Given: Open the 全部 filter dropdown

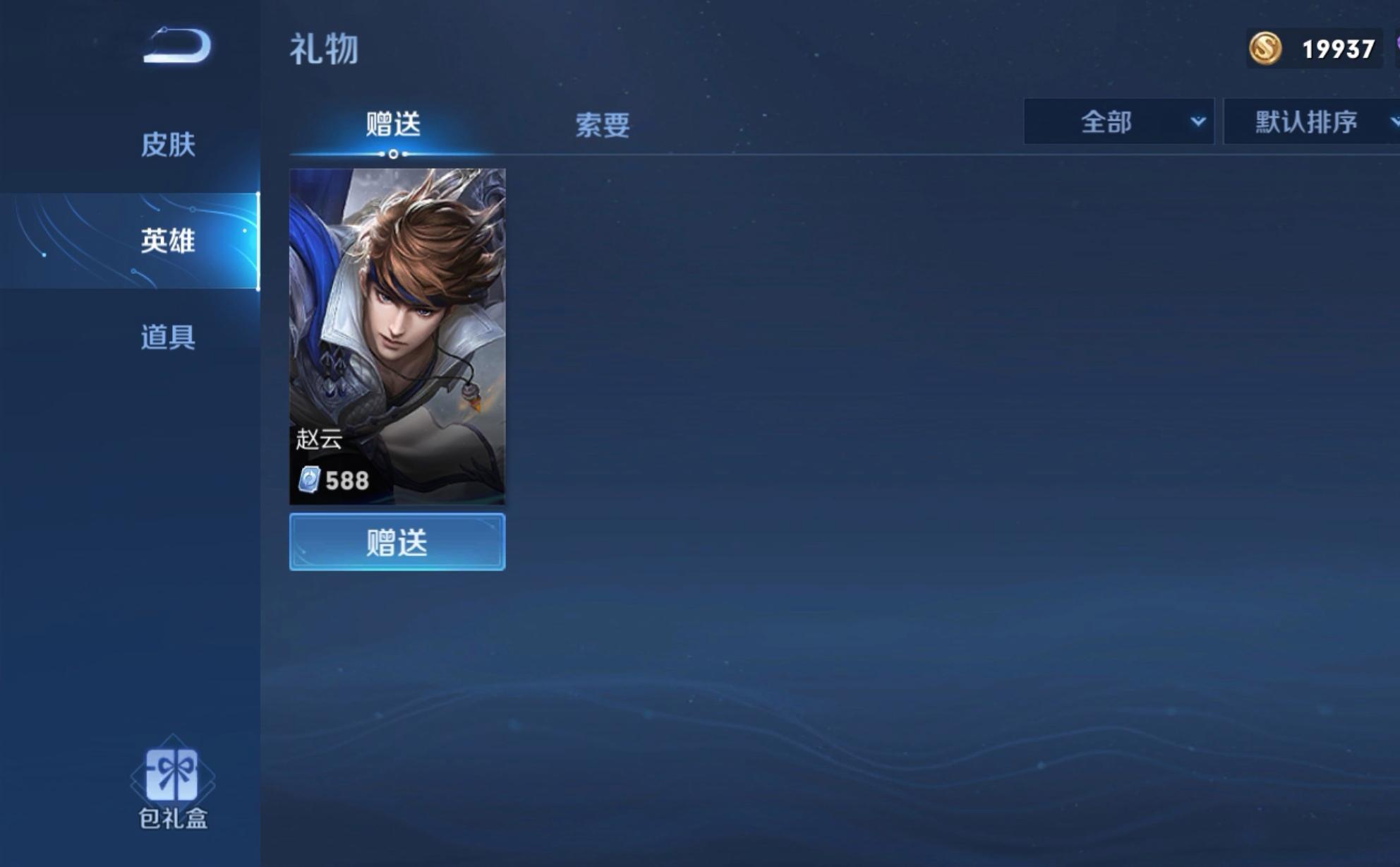Looking at the screenshot, I should pyautogui.click(x=1117, y=121).
